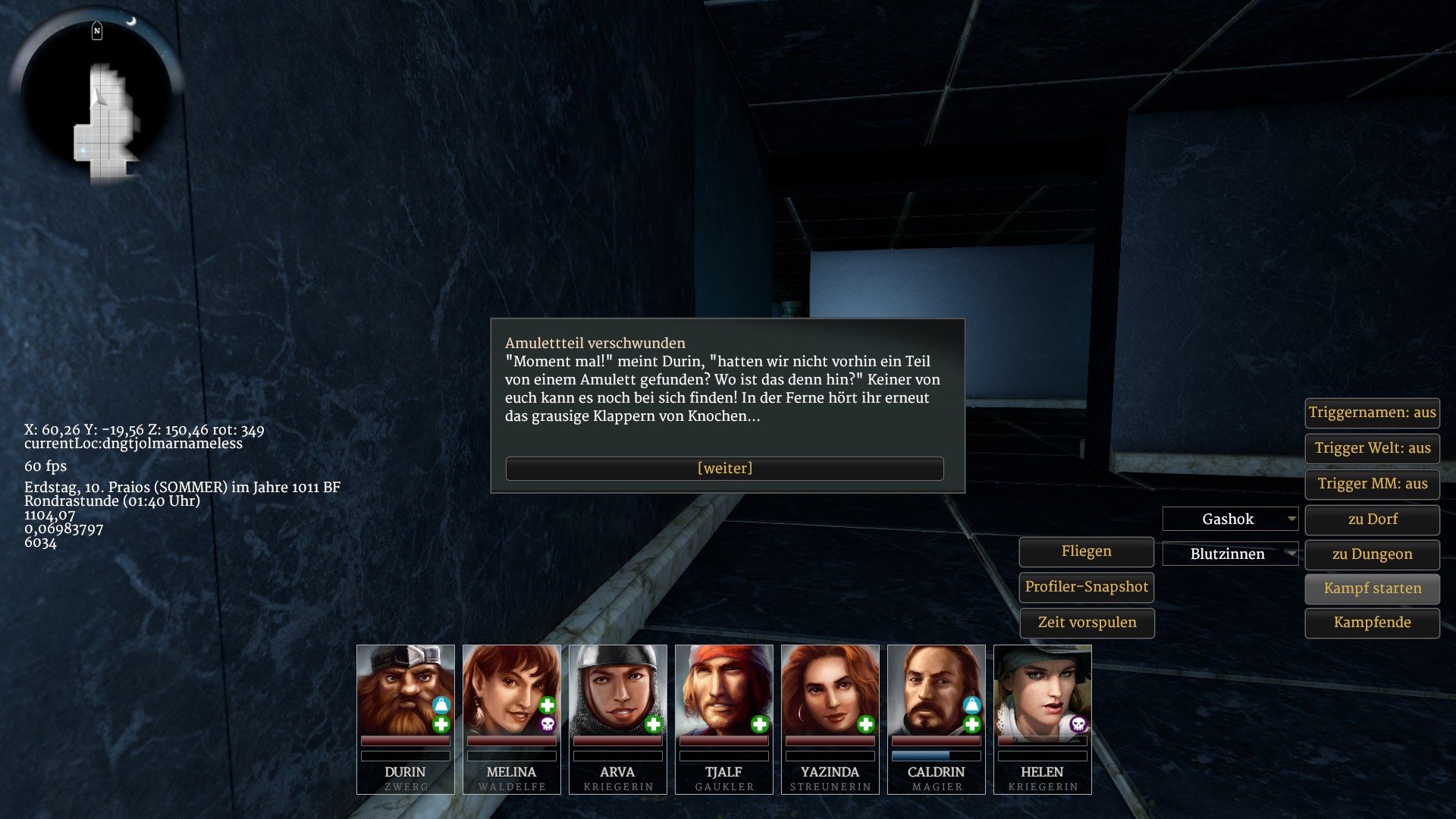The image size is (1456, 819).
Task: Fast-forward time with Zeit vorspulen
Action: pyautogui.click(x=1086, y=623)
